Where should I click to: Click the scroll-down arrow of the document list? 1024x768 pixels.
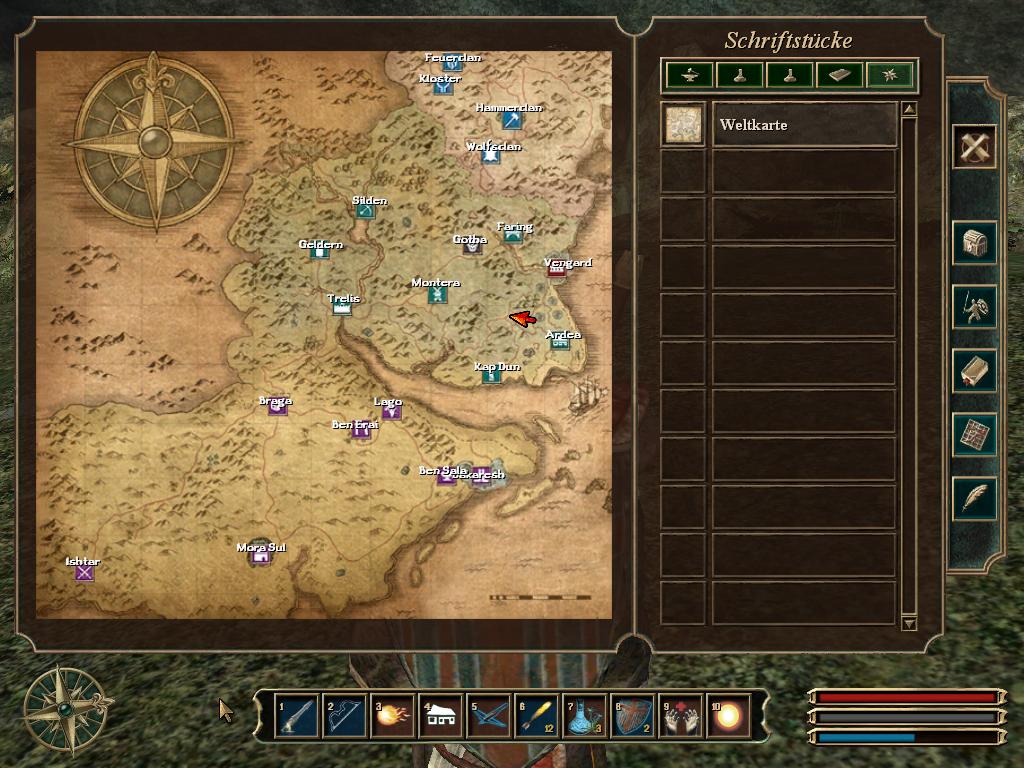pyautogui.click(x=909, y=623)
